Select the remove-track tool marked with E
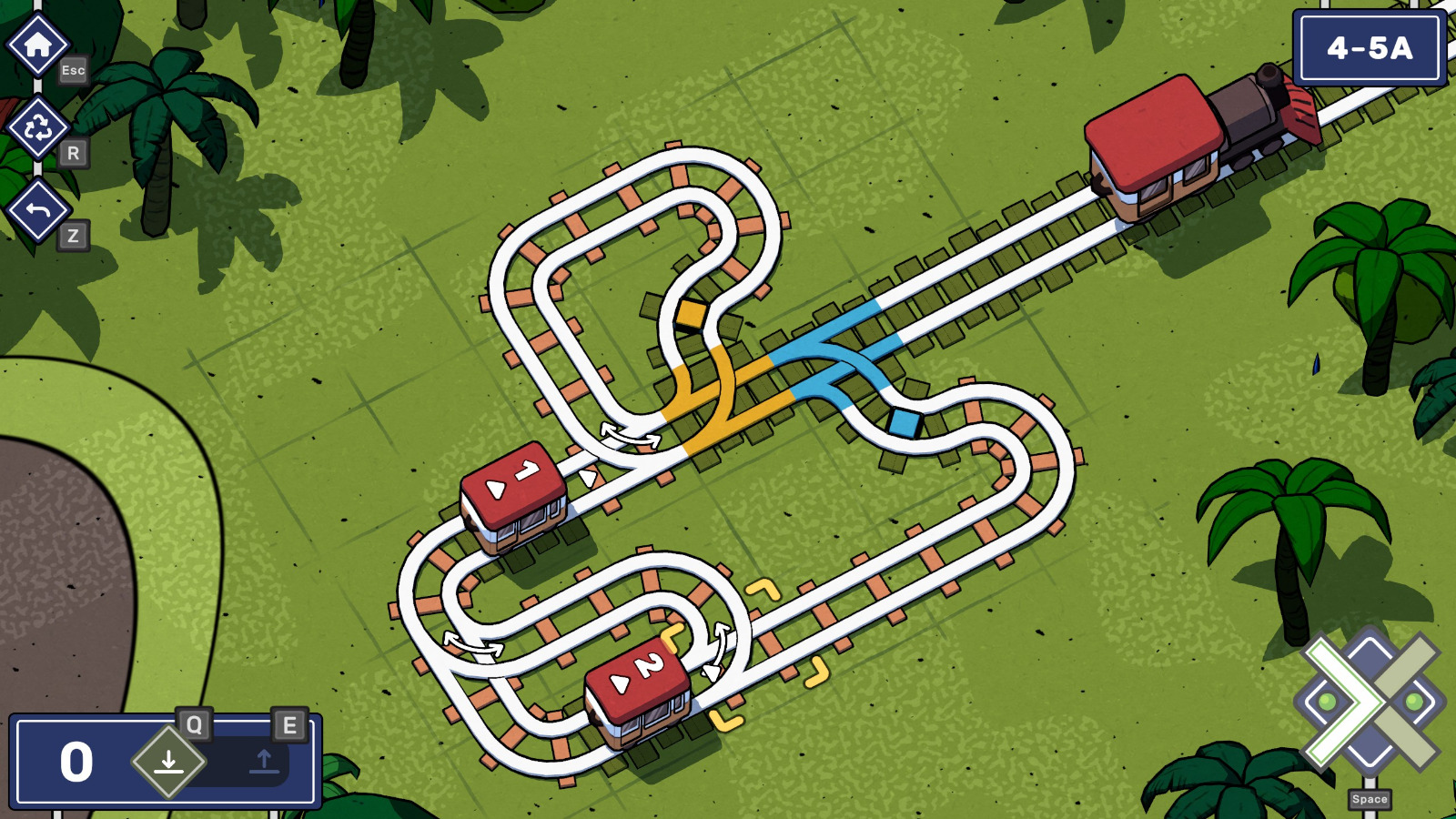1456x819 pixels. coord(264,762)
